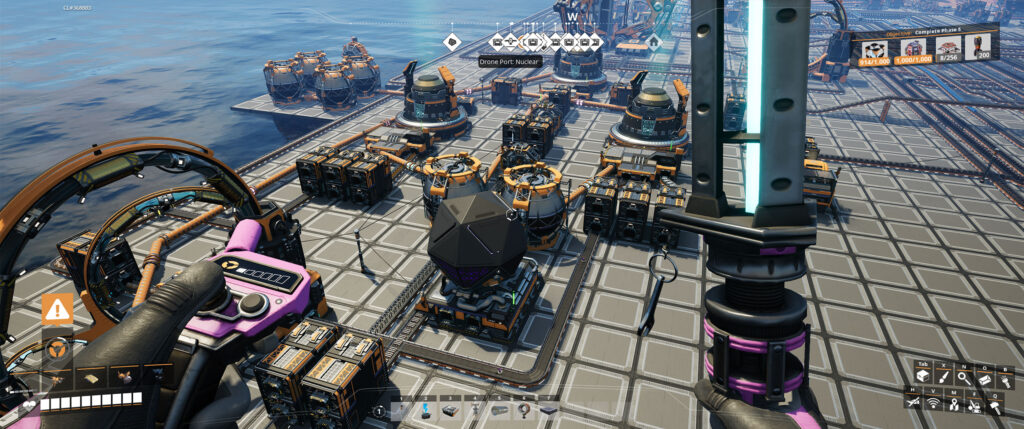This screenshot has width=1024, height=429.
Task: Select the dismantle excavator icon
Action: 974,405
